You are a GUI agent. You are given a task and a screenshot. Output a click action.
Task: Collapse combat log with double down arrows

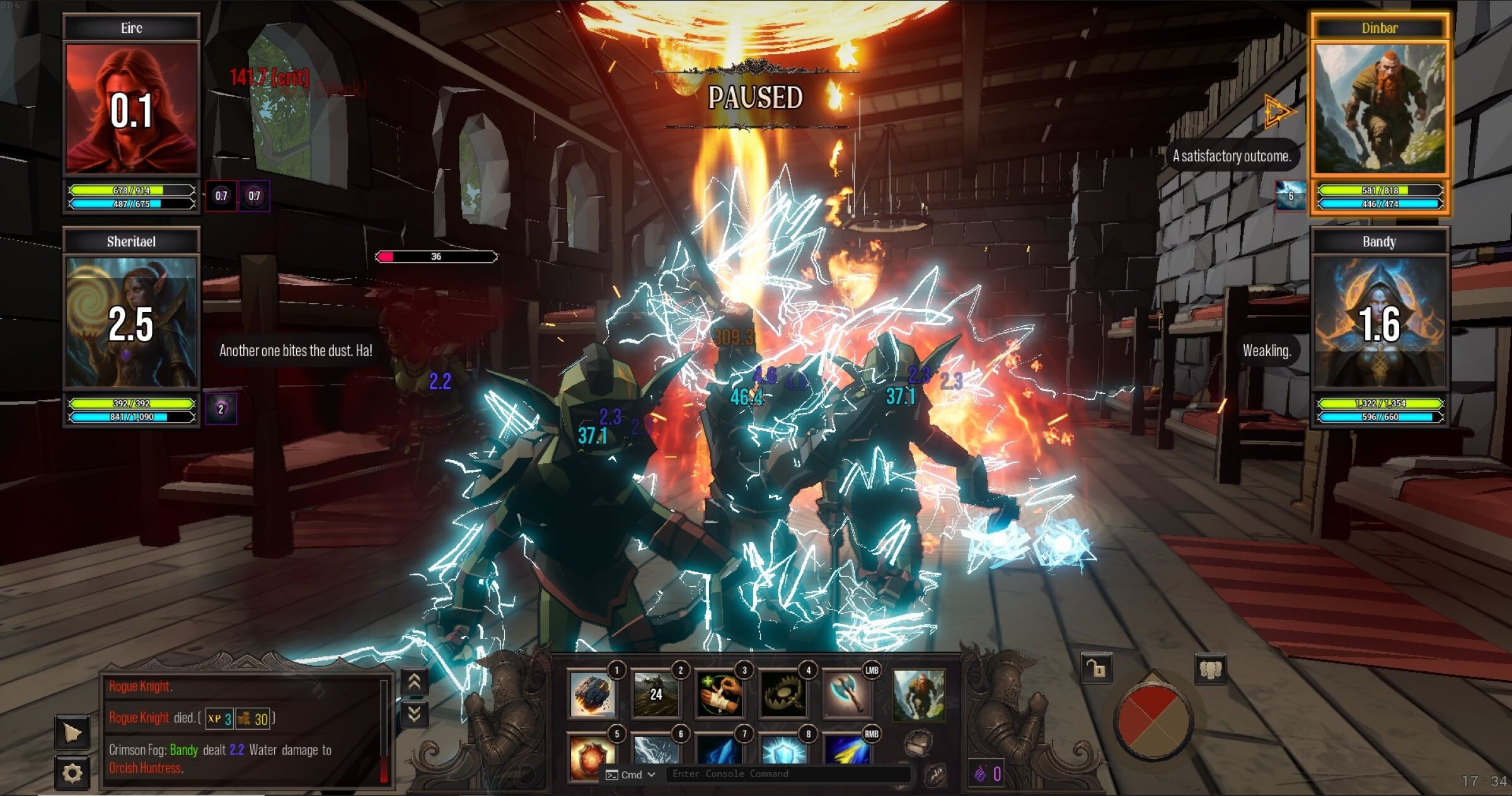(414, 714)
